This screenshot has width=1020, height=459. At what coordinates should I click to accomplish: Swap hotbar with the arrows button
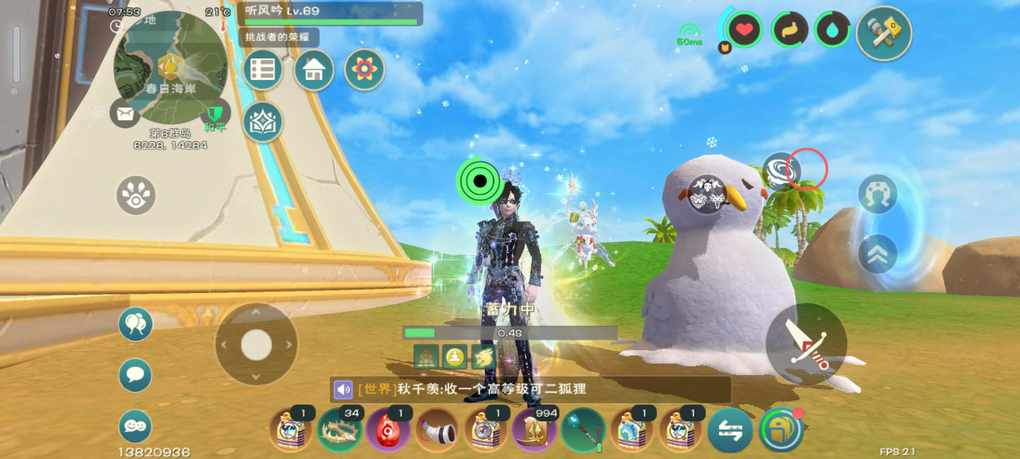coord(730,431)
